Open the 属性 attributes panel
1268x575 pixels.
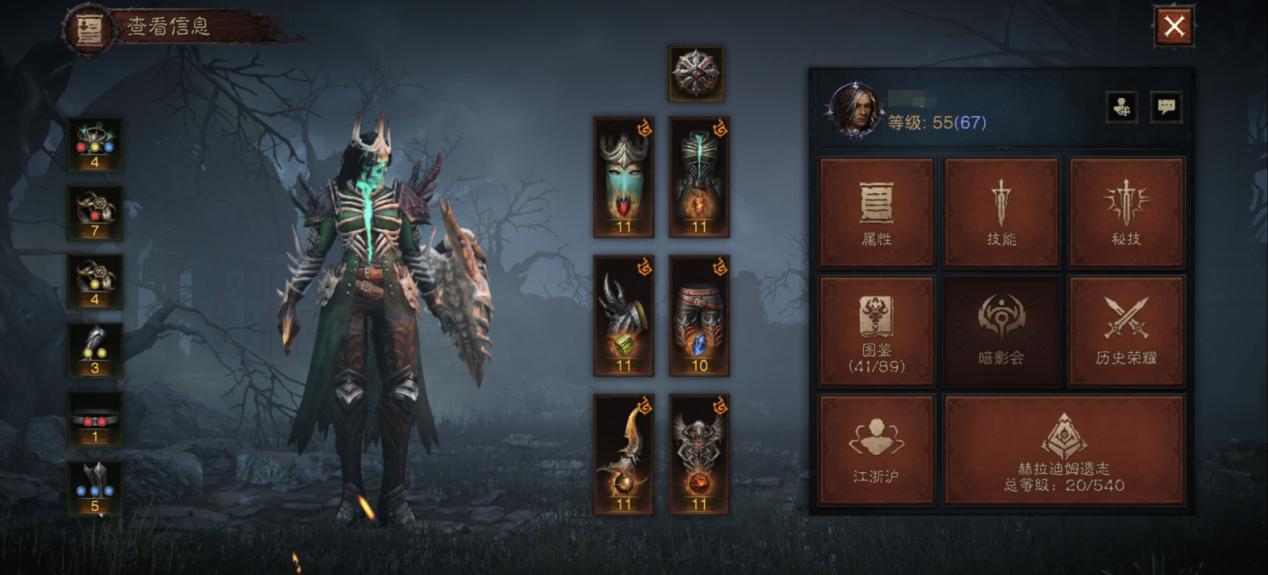click(877, 211)
